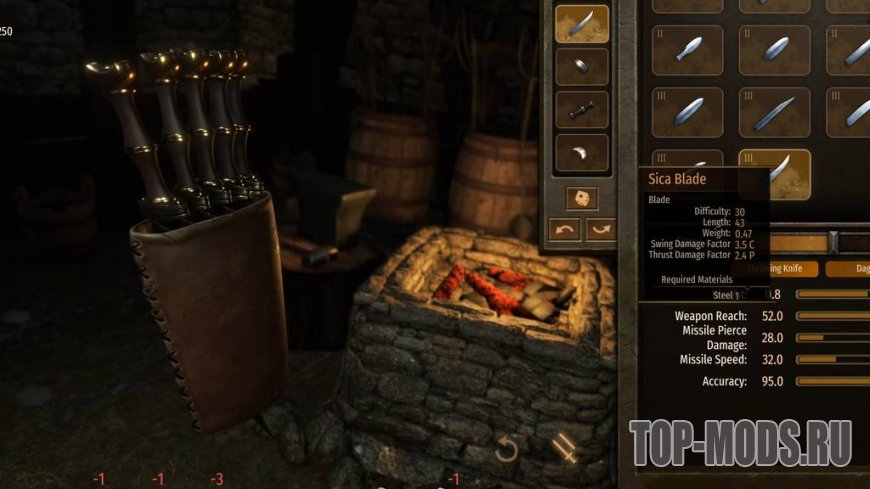Click the dice randomize button

582,197
